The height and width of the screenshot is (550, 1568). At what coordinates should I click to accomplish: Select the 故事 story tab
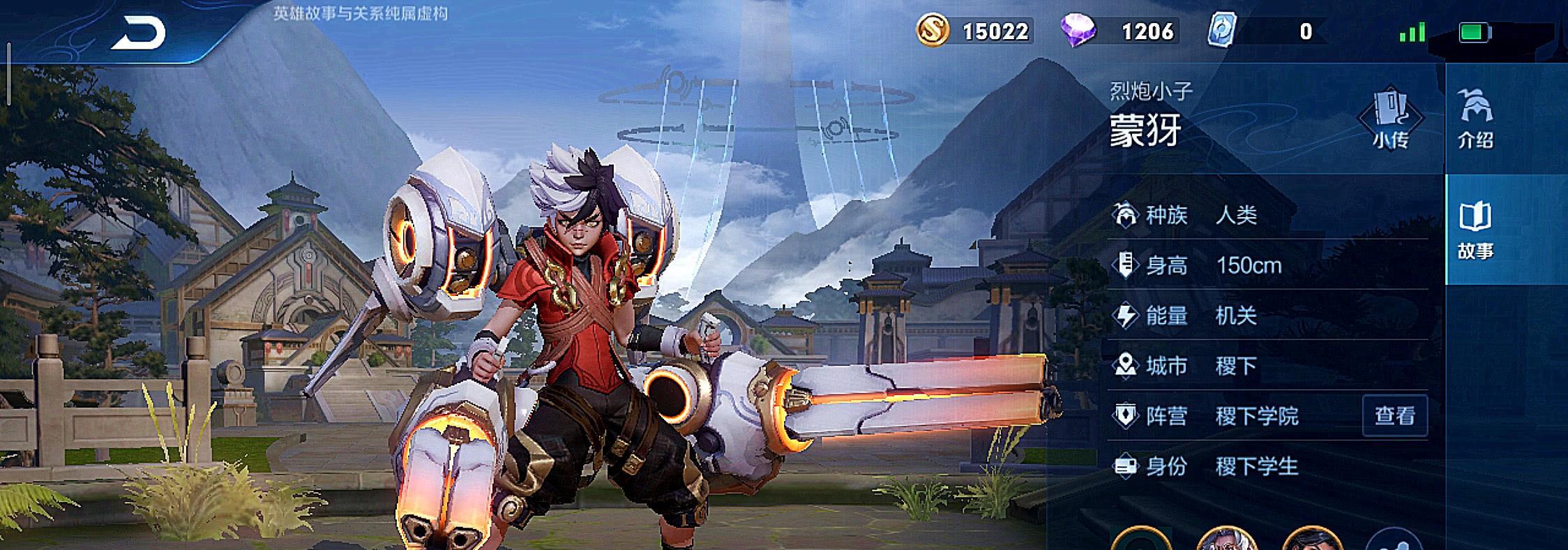1475,230
